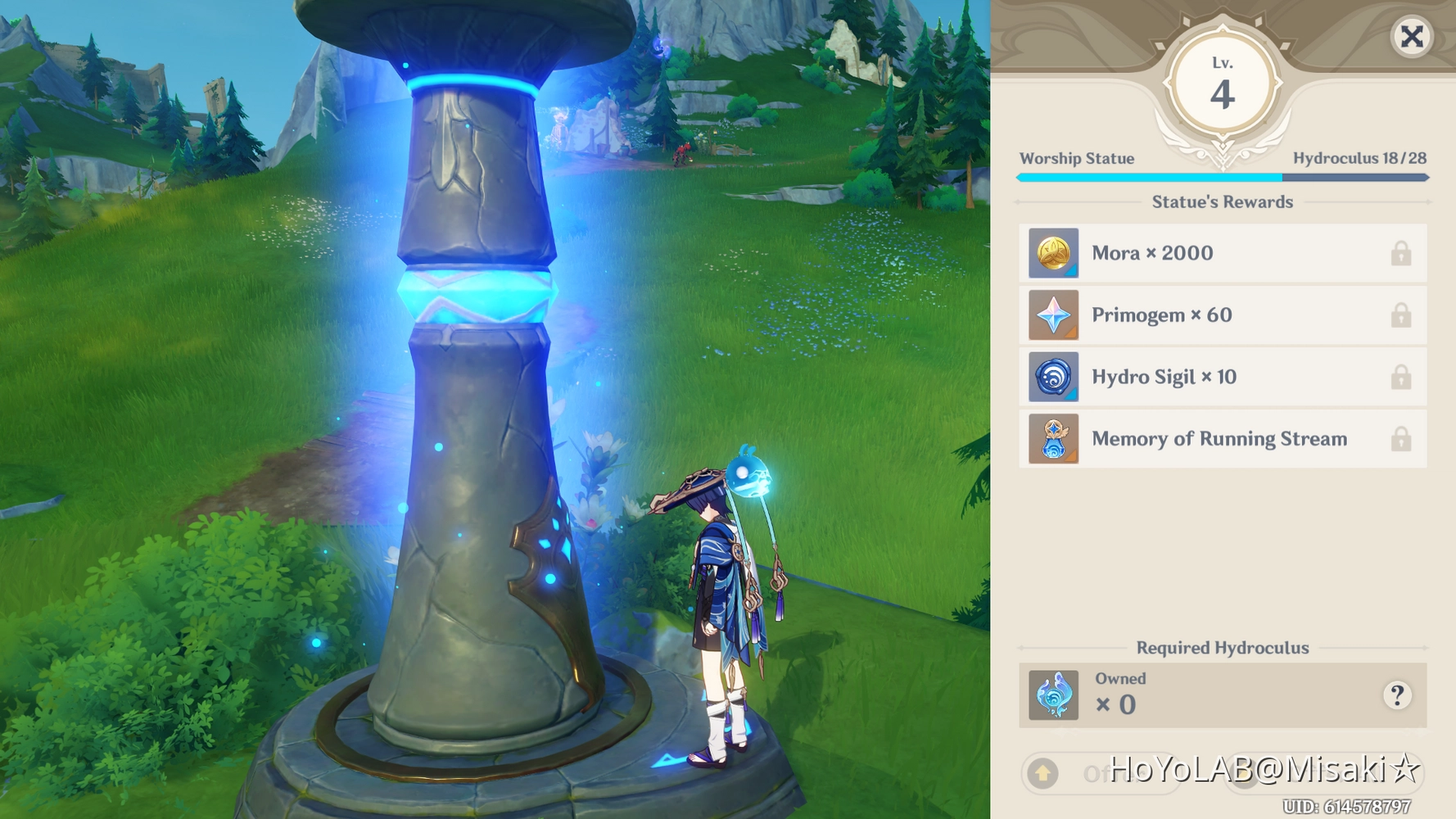
Task: Select the Worship Statue label
Action: coord(1076,158)
